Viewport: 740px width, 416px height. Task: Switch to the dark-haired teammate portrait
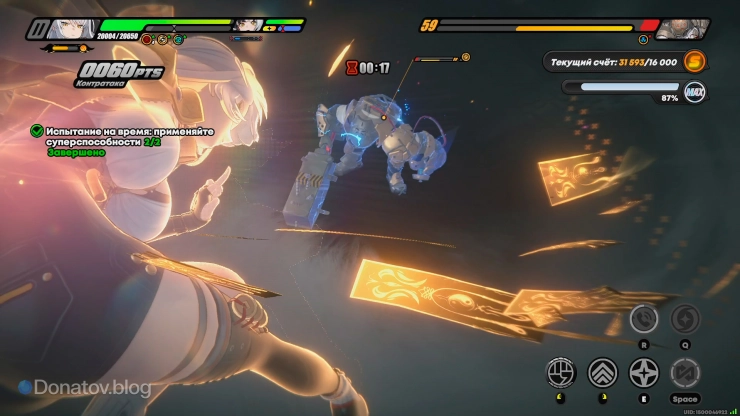[x=249, y=25]
